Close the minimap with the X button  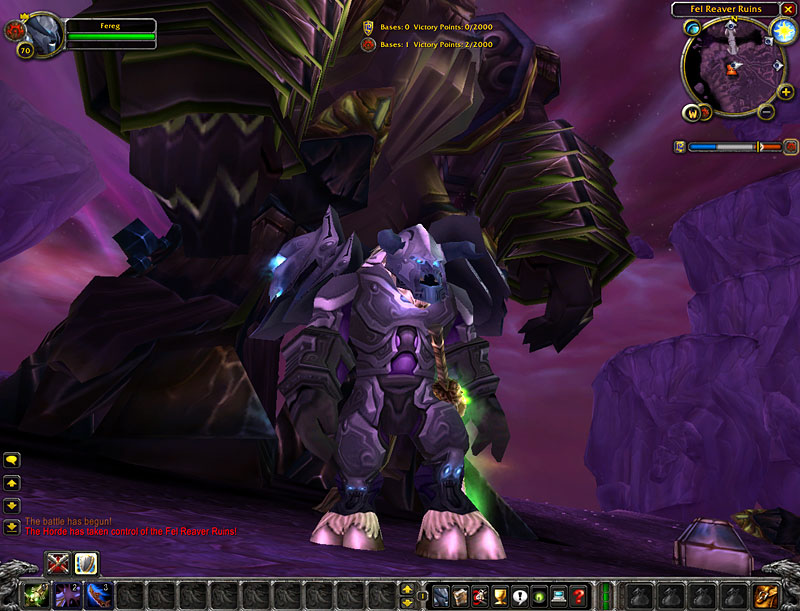click(788, 9)
